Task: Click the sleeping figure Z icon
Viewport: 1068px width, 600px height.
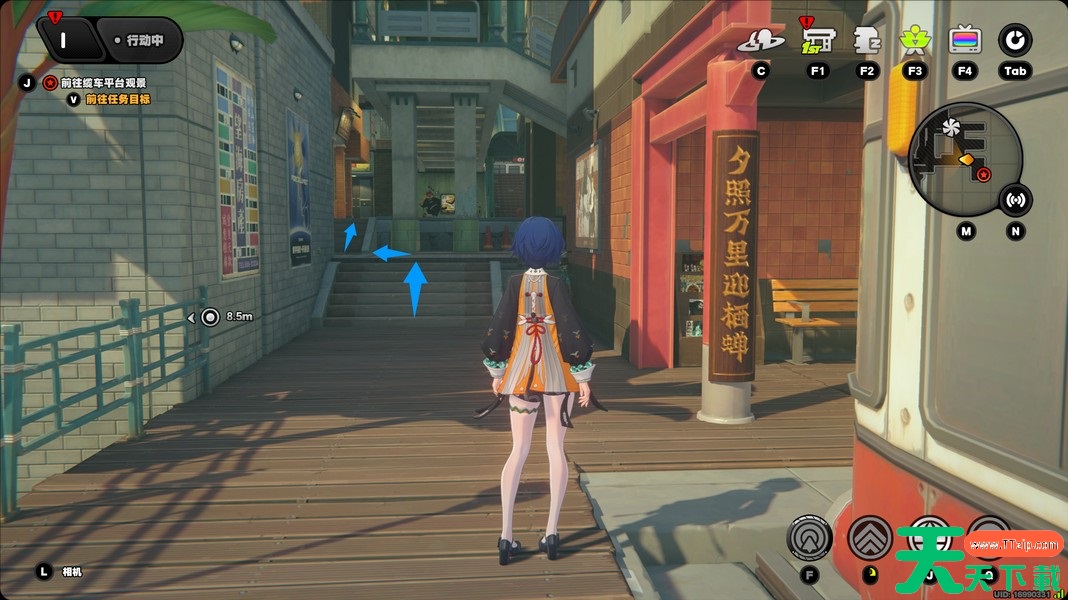Action: pyautogui.click(x=866, y=40)
